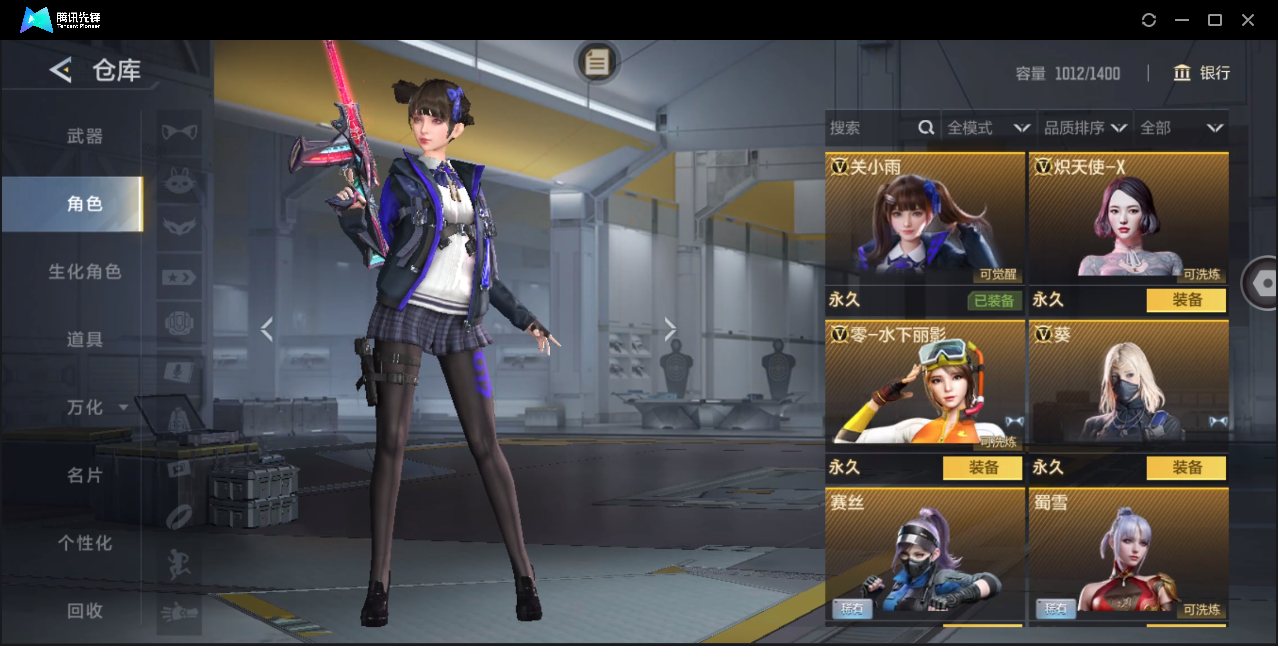Viewport: 1278px width, 646px height.
Task: Switch to the 武器 category
Action: point(85,136)
